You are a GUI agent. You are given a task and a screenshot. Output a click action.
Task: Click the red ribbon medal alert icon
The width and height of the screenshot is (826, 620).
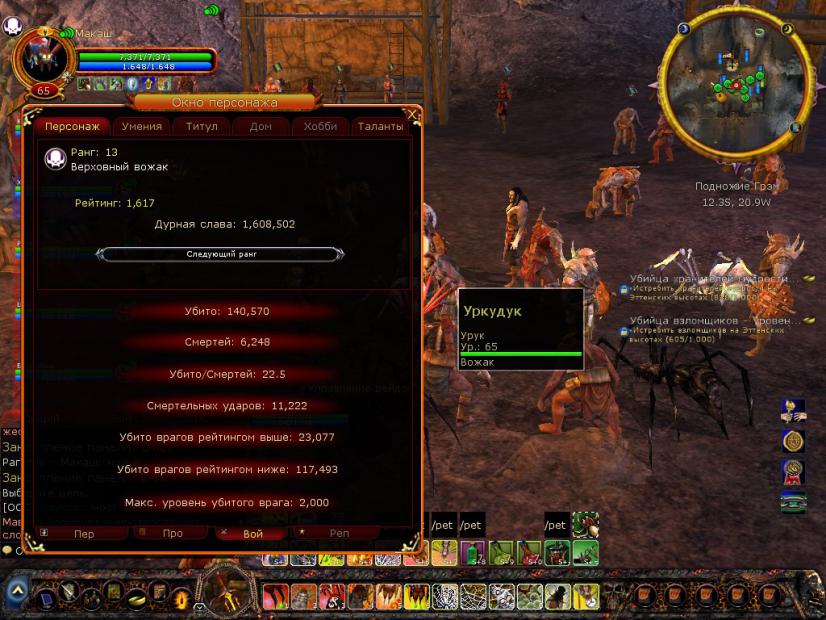click(x=793, y=471)
